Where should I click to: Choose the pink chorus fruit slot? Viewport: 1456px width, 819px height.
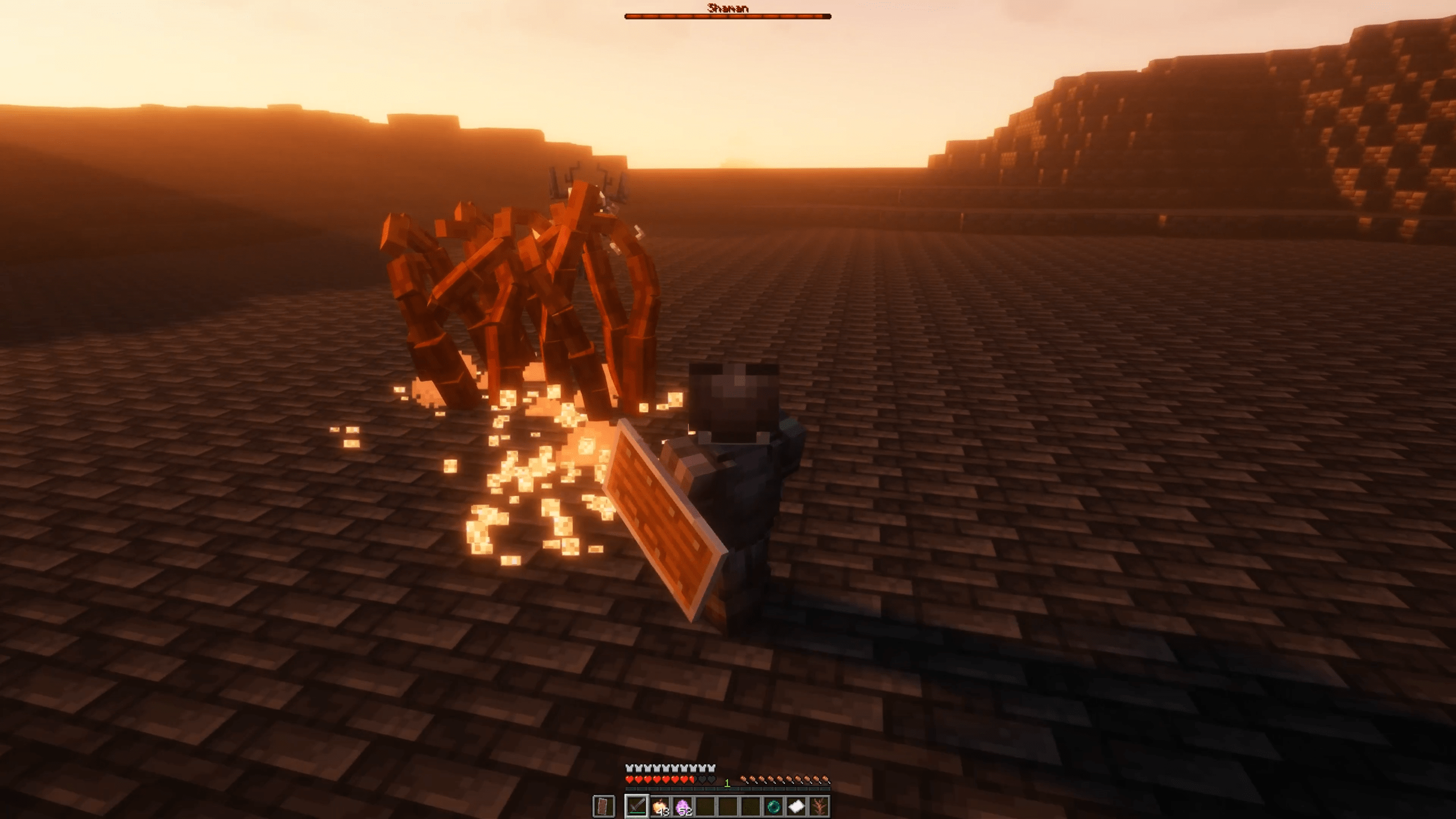682,806
